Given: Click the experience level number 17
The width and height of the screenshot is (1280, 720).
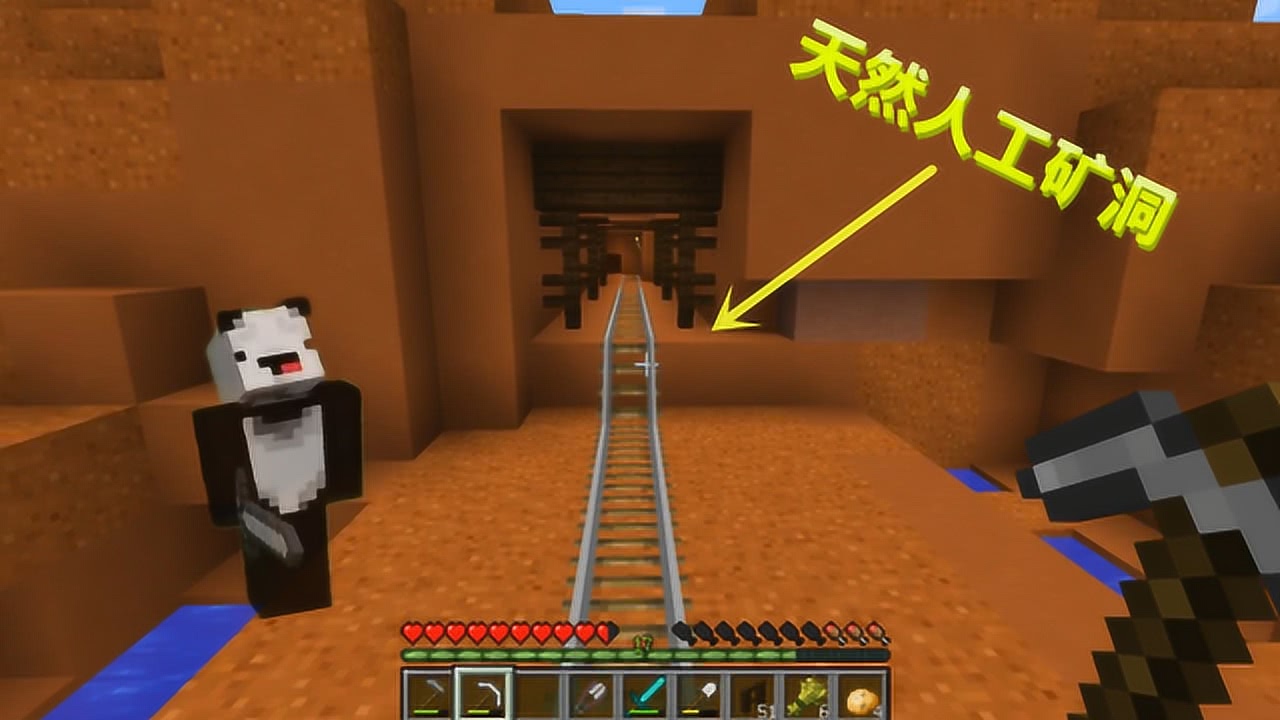Looking at the screenshot, I should [642, 643].
